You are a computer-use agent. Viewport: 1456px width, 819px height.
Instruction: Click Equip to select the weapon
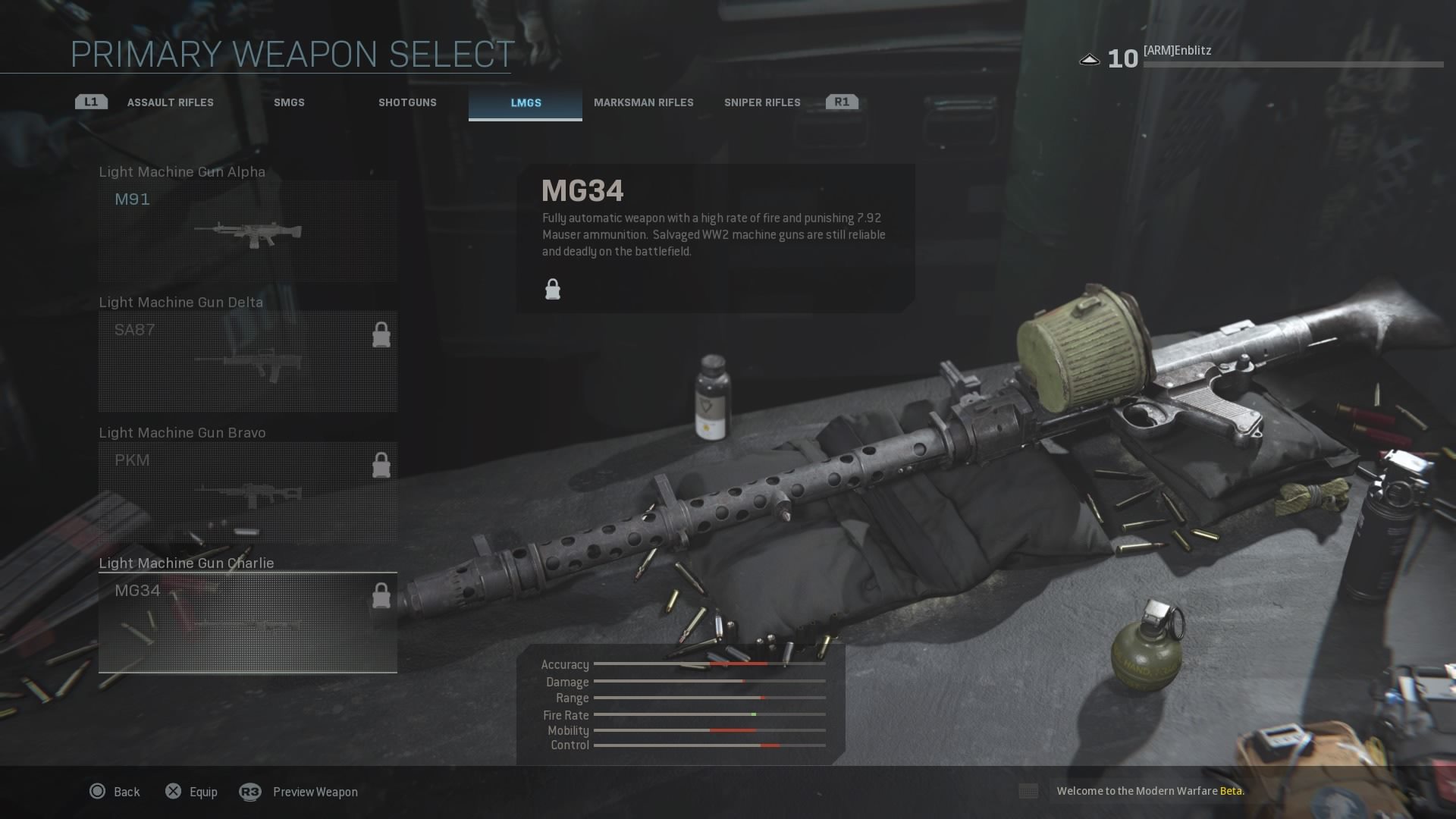pyautogui.click(x=202, y=791)
